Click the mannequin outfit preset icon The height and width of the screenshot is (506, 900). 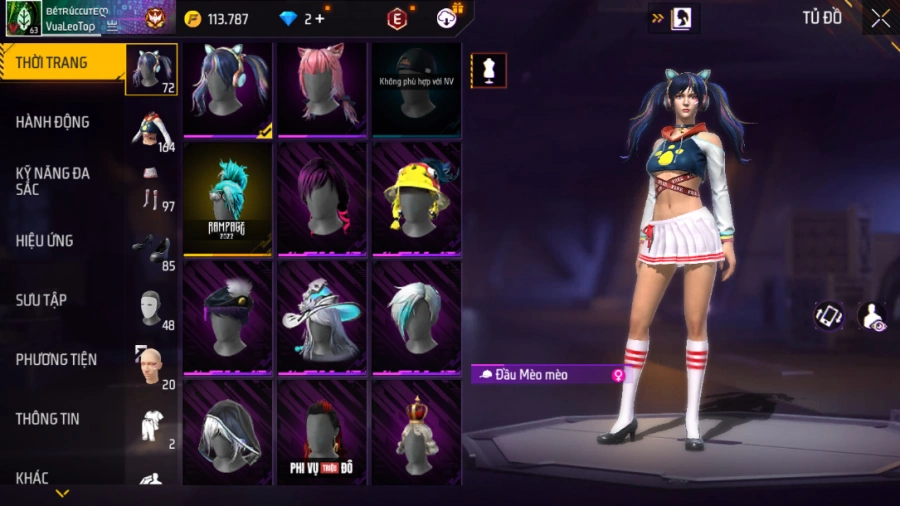coord(489,71)
